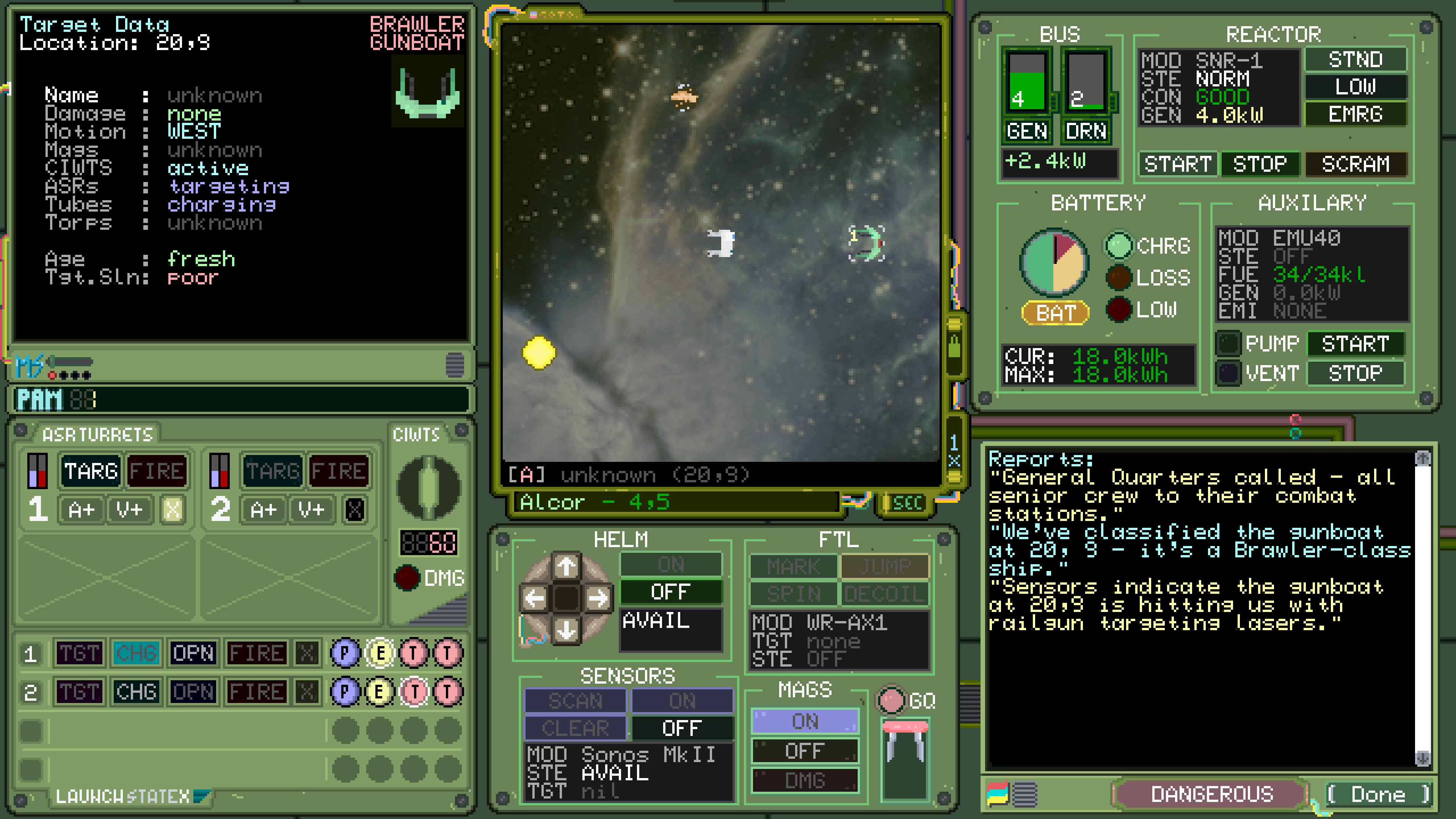Turn the CIWTS rotary dial
The width and height of the screenshot is (1456, 819).
[428, 487]
